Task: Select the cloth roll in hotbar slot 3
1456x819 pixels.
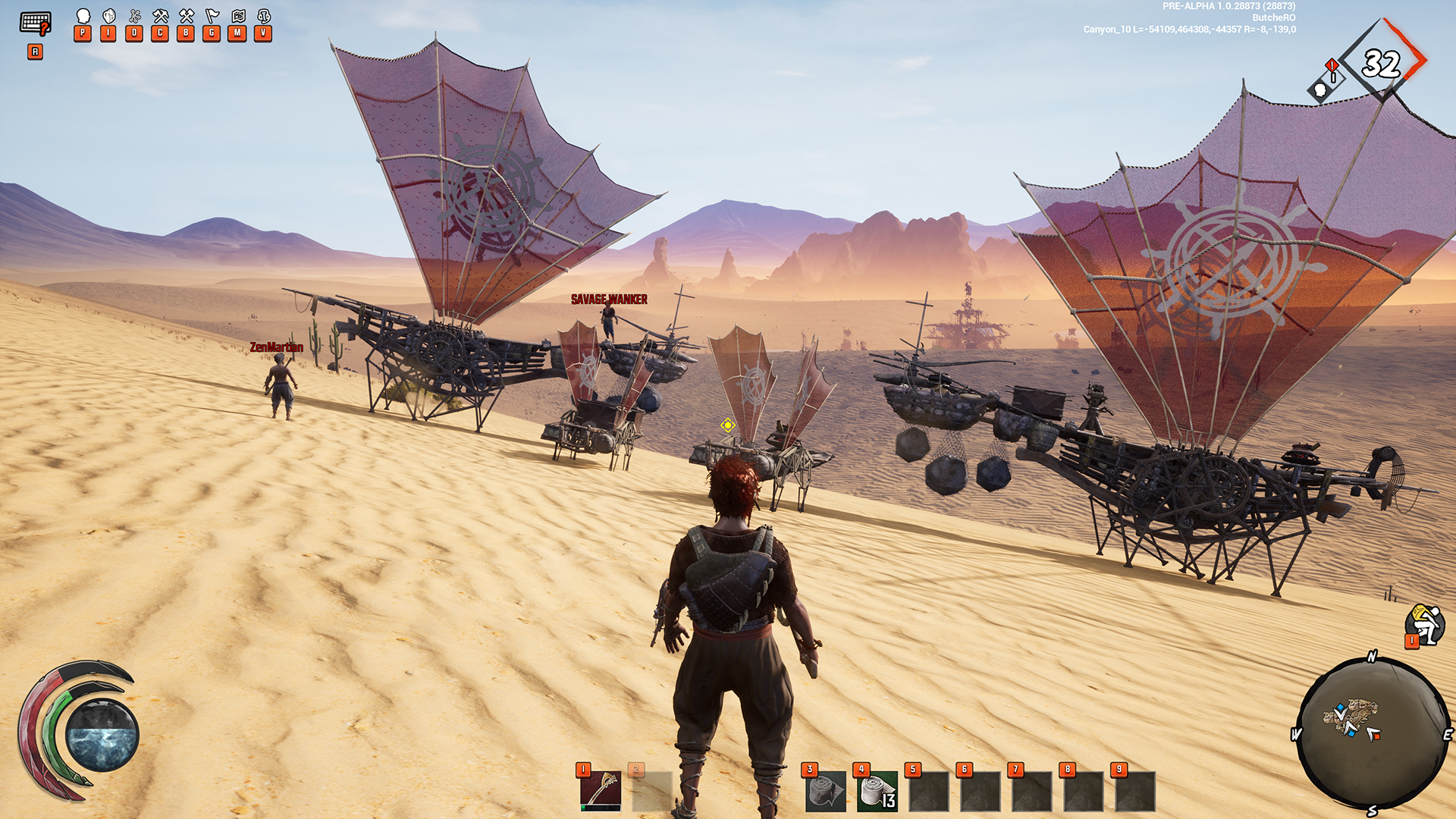Action: (x=825, y=792)
